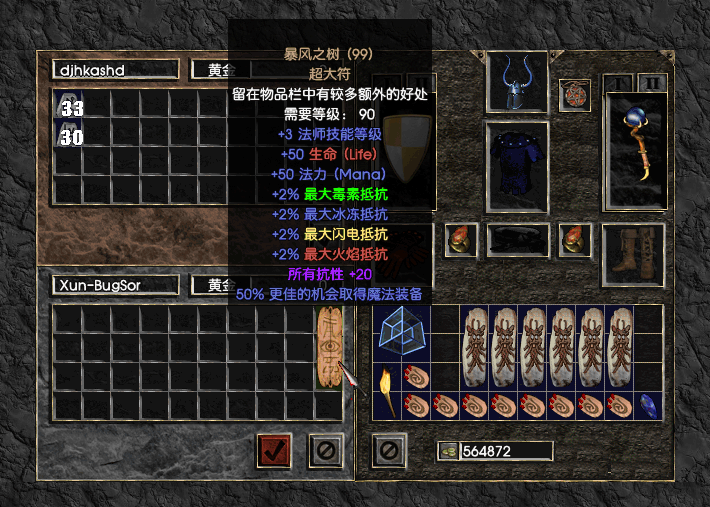Select the leather boots slot
This screenshot has height=507, width=710.
pos(633,255)
